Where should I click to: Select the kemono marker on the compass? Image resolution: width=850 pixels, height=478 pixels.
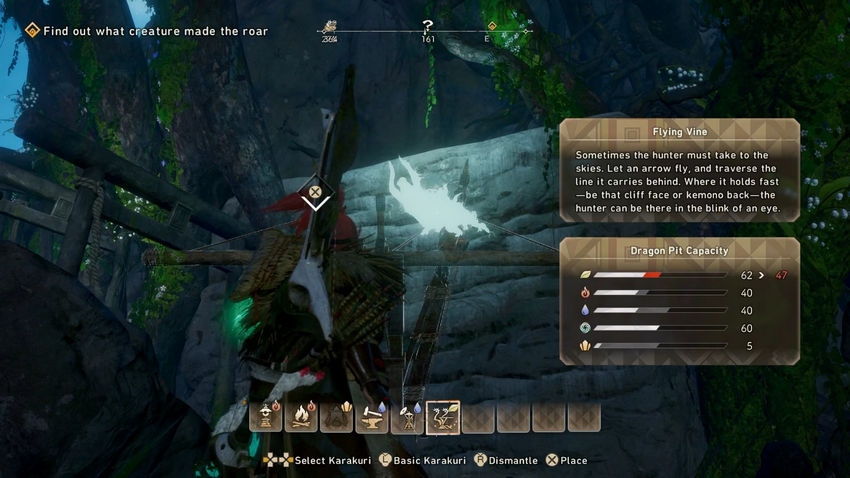point(328,27)
